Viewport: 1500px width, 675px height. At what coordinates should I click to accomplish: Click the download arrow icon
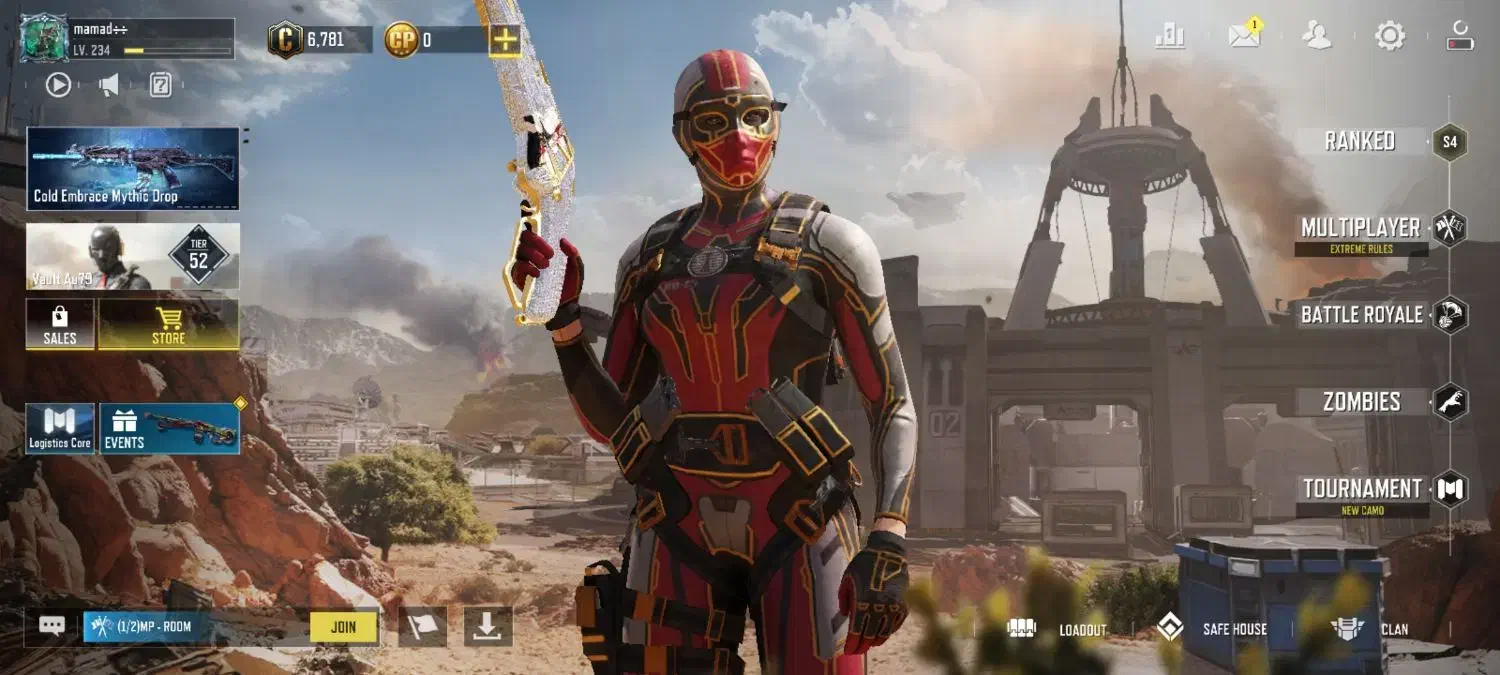click(488, 627)
